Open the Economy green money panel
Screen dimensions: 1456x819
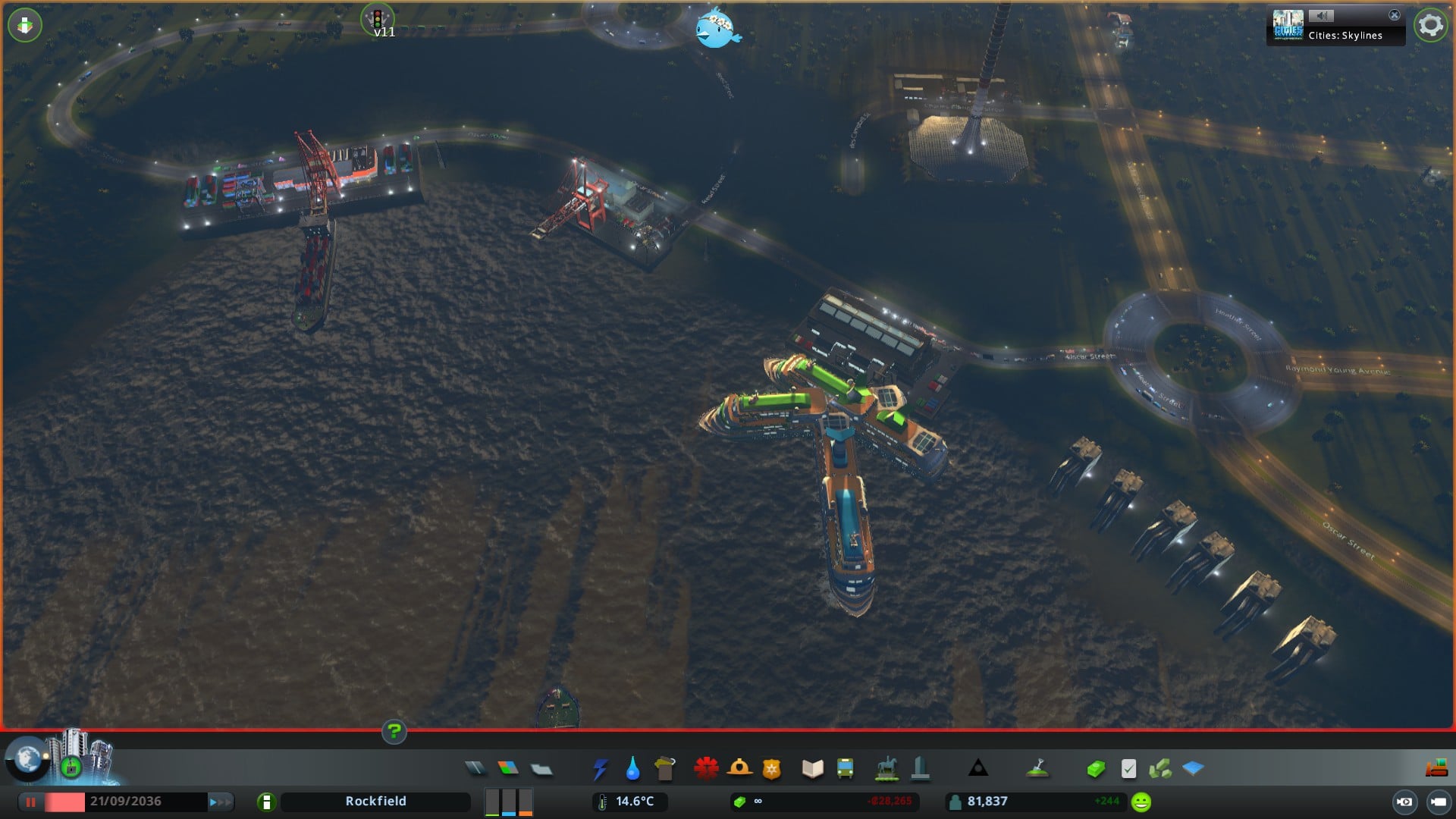(x=1095, y=769)
